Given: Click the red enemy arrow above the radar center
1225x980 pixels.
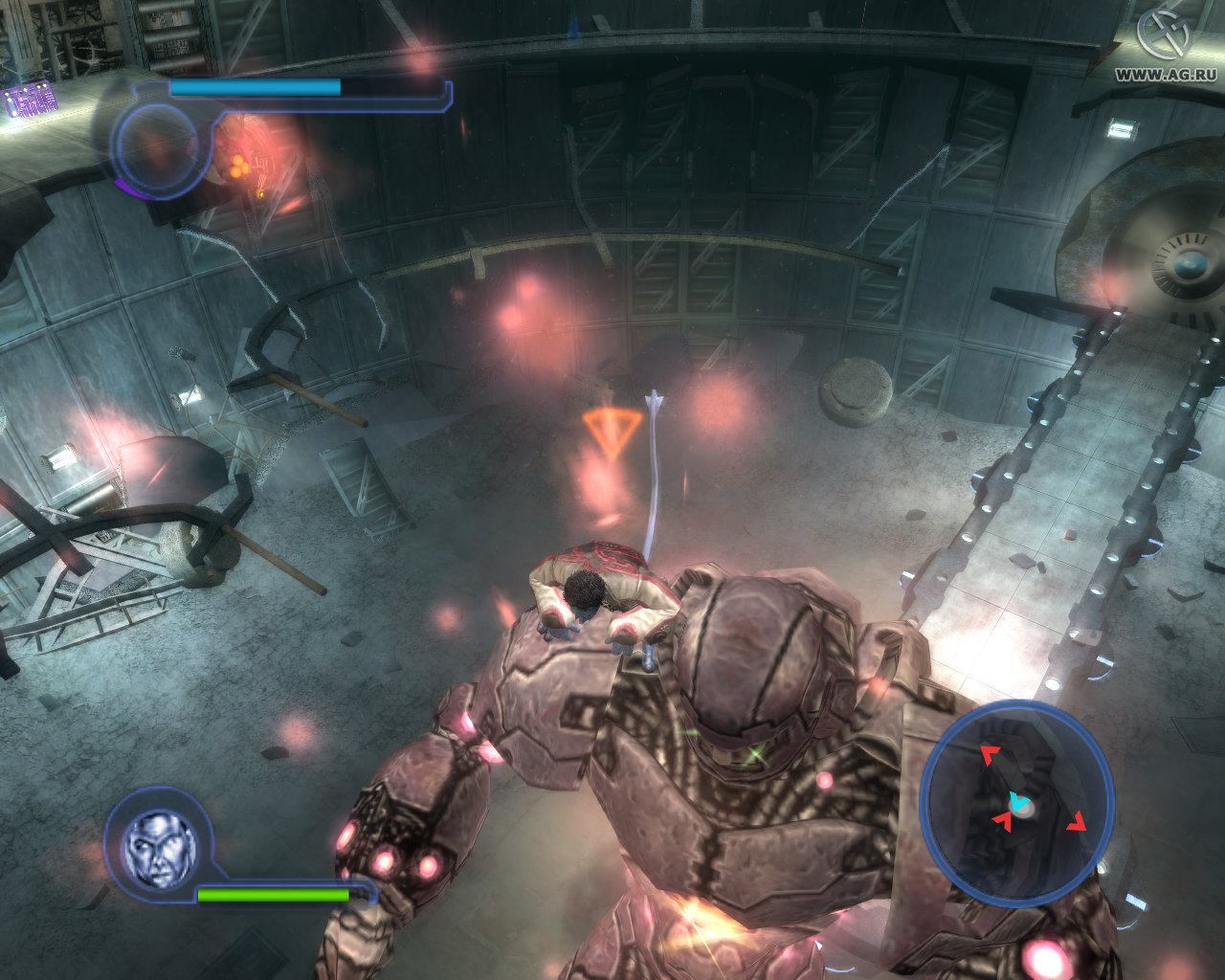Looking at the screenshot, I should pyautogui.click(x=988, y=755).
